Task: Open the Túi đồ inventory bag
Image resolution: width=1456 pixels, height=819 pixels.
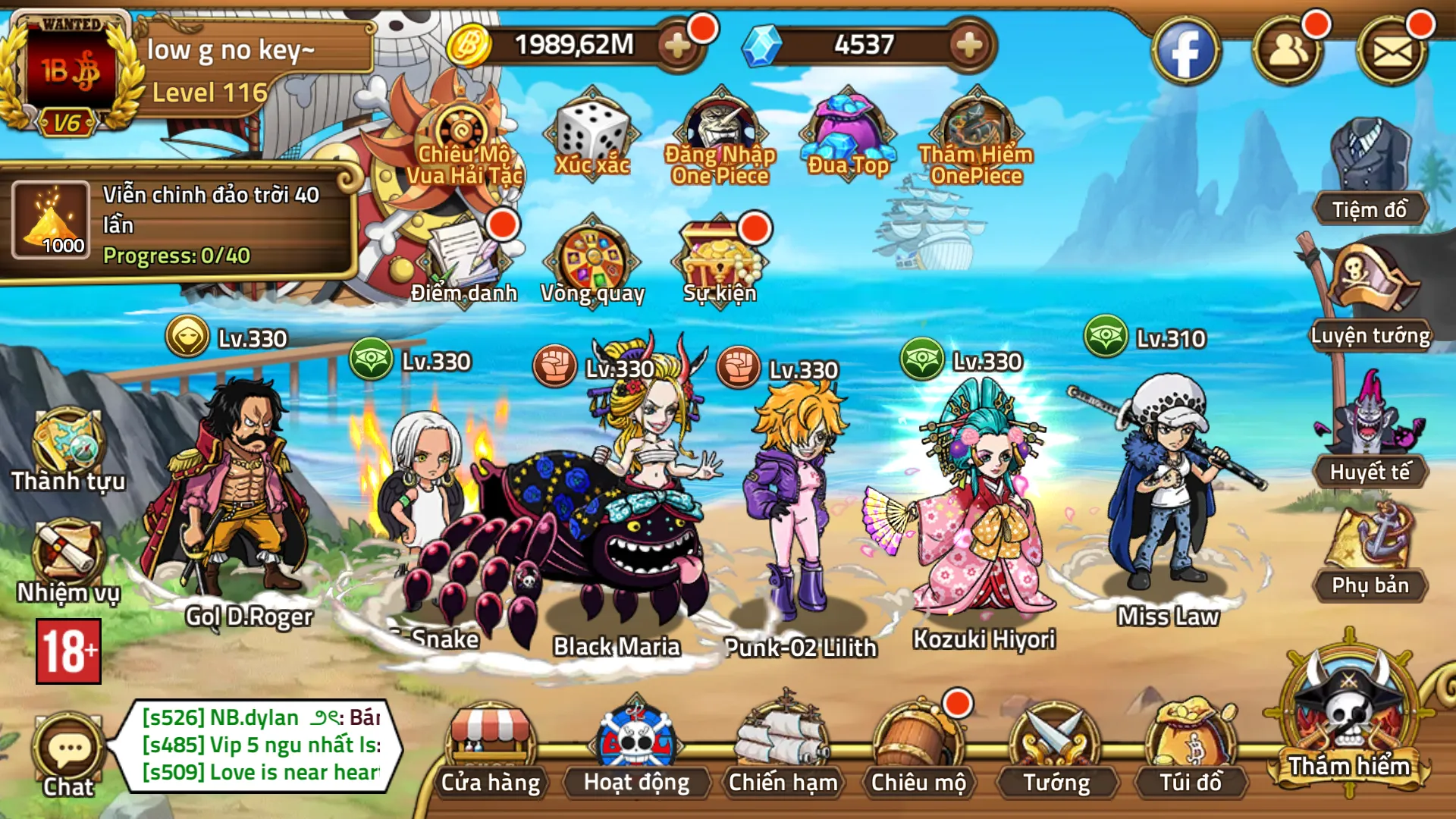Action: click(1191, 747)
